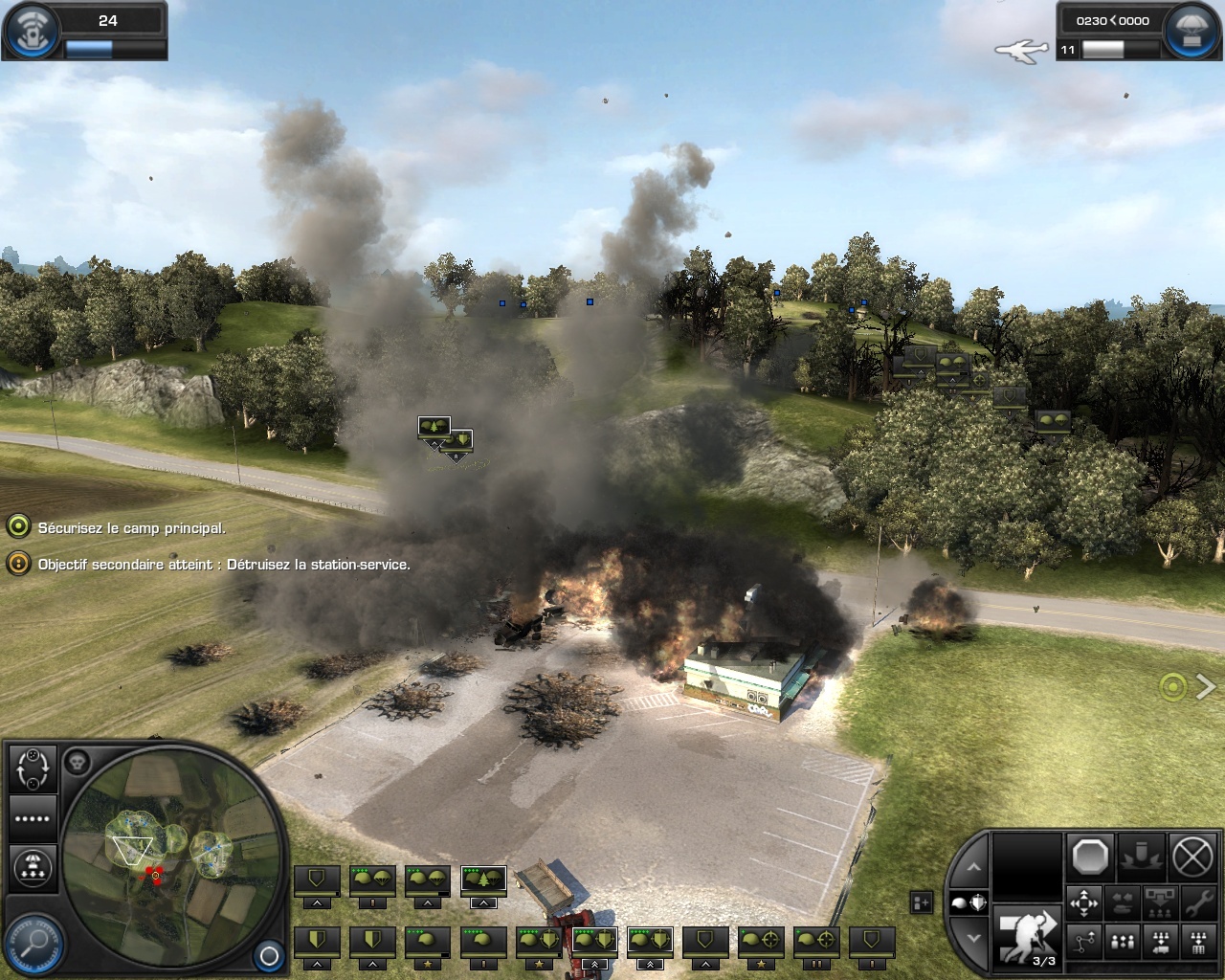The width and height of the screenshot is (1225, 980).
Task: Click the blue ring button on minimap
Action: point(269,955)
